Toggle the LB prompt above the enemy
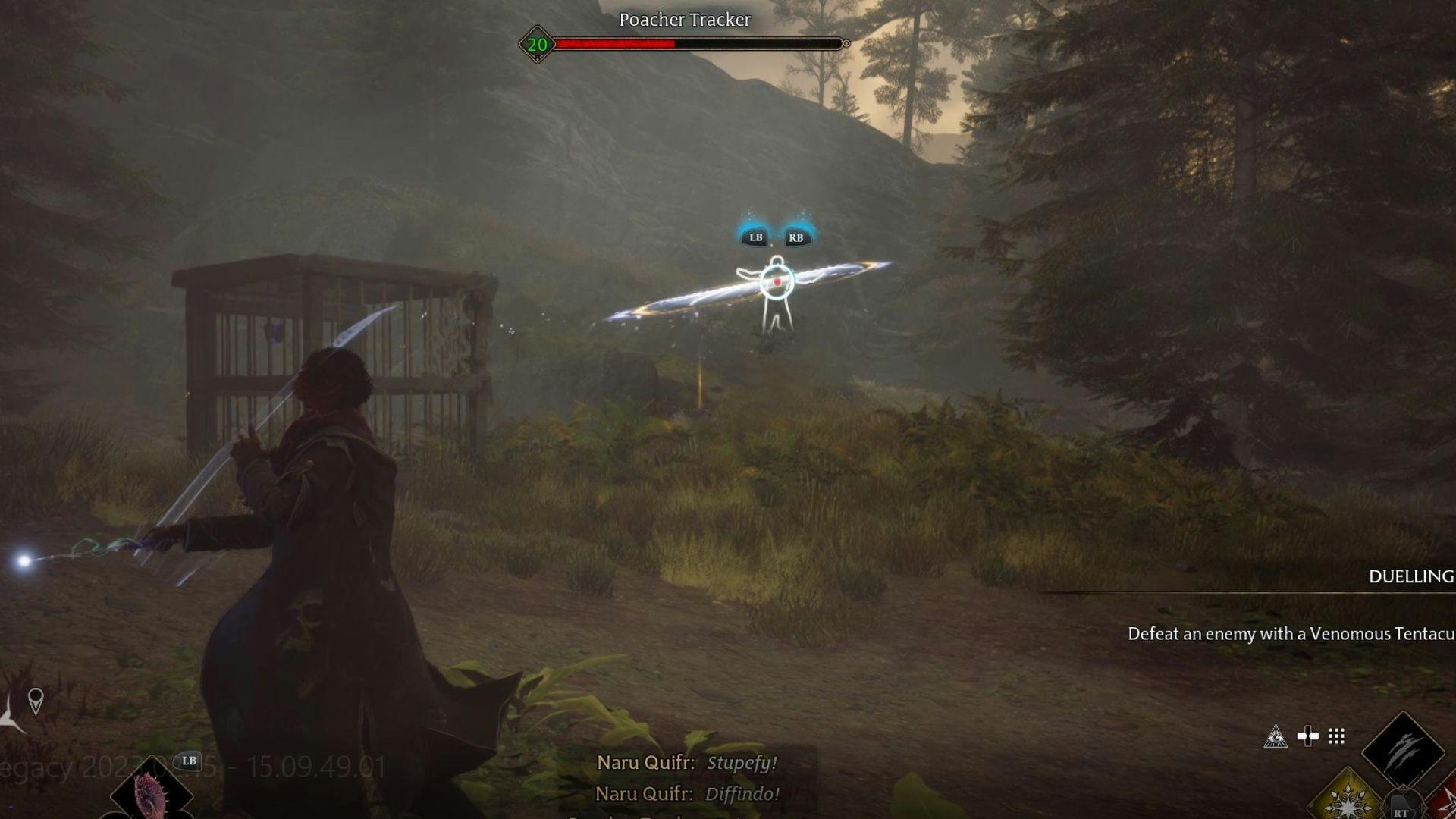 (755, 237)
